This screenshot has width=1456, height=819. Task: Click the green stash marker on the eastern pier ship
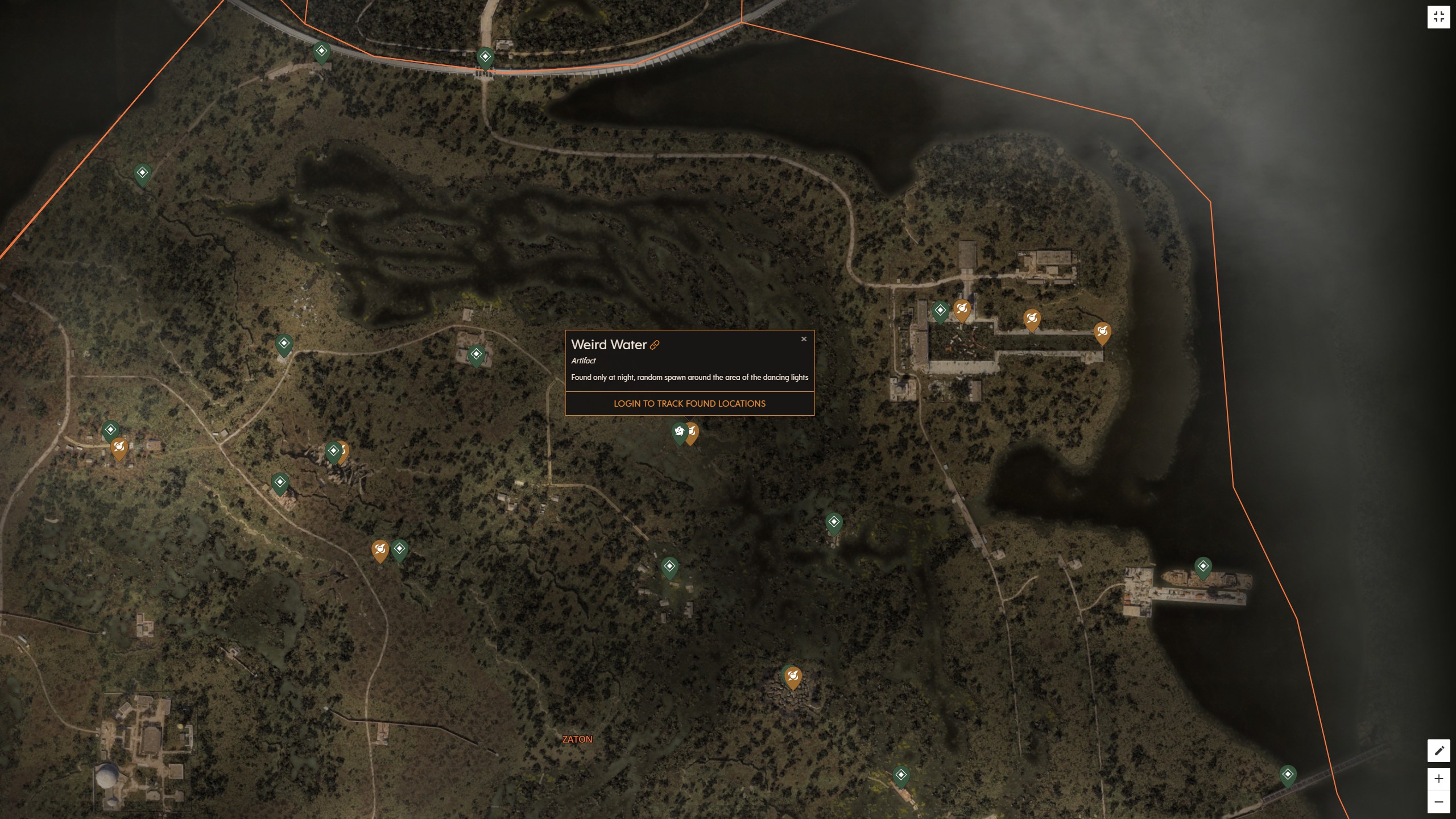[x=1203, y=566]
